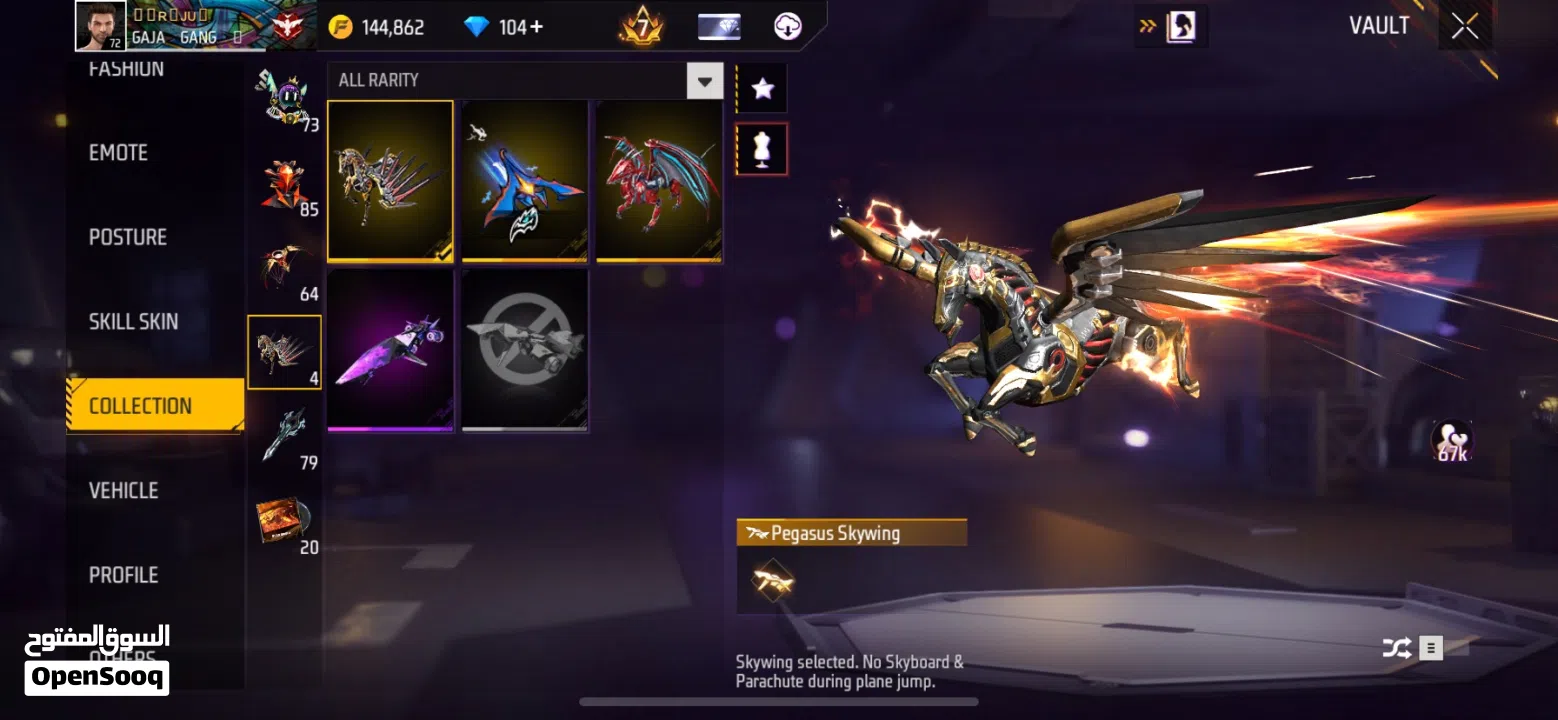
Task: Open the Emote category
Action: [118, 153]
